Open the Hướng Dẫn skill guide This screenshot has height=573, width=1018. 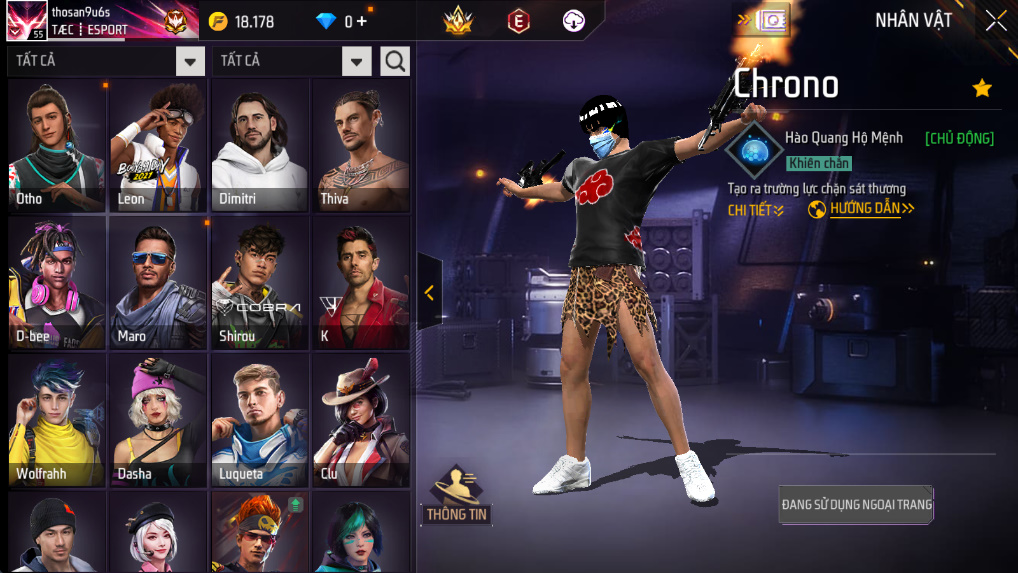pyautogui.click(x=861, y=209)
